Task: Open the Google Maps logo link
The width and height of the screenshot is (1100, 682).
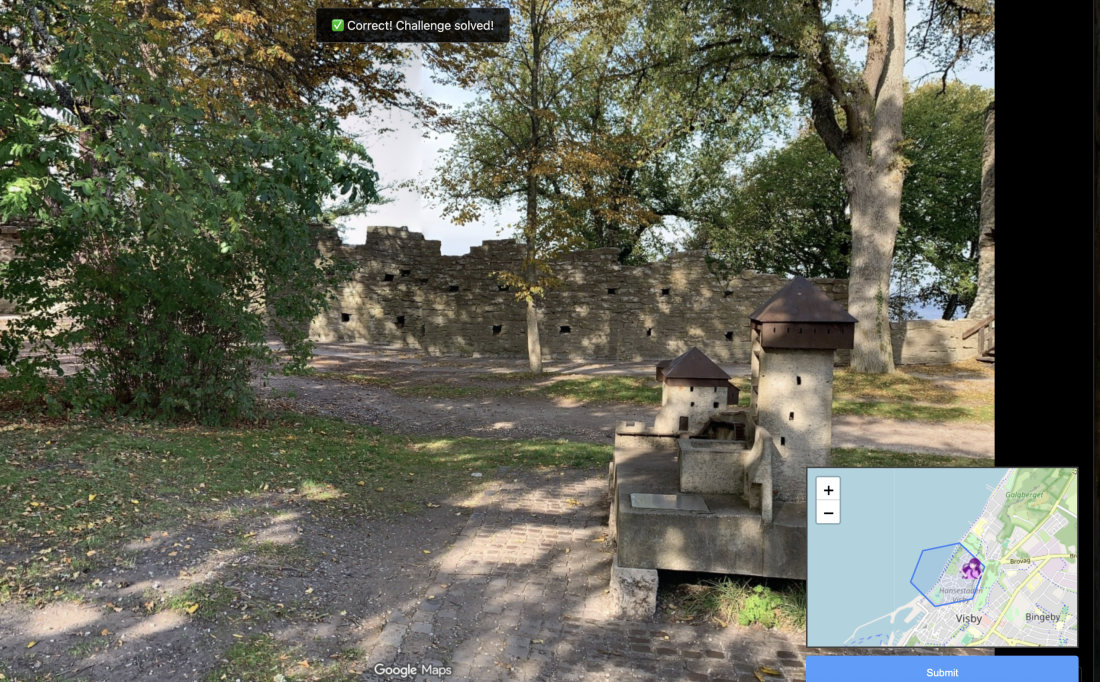Action: coord(412,670)
